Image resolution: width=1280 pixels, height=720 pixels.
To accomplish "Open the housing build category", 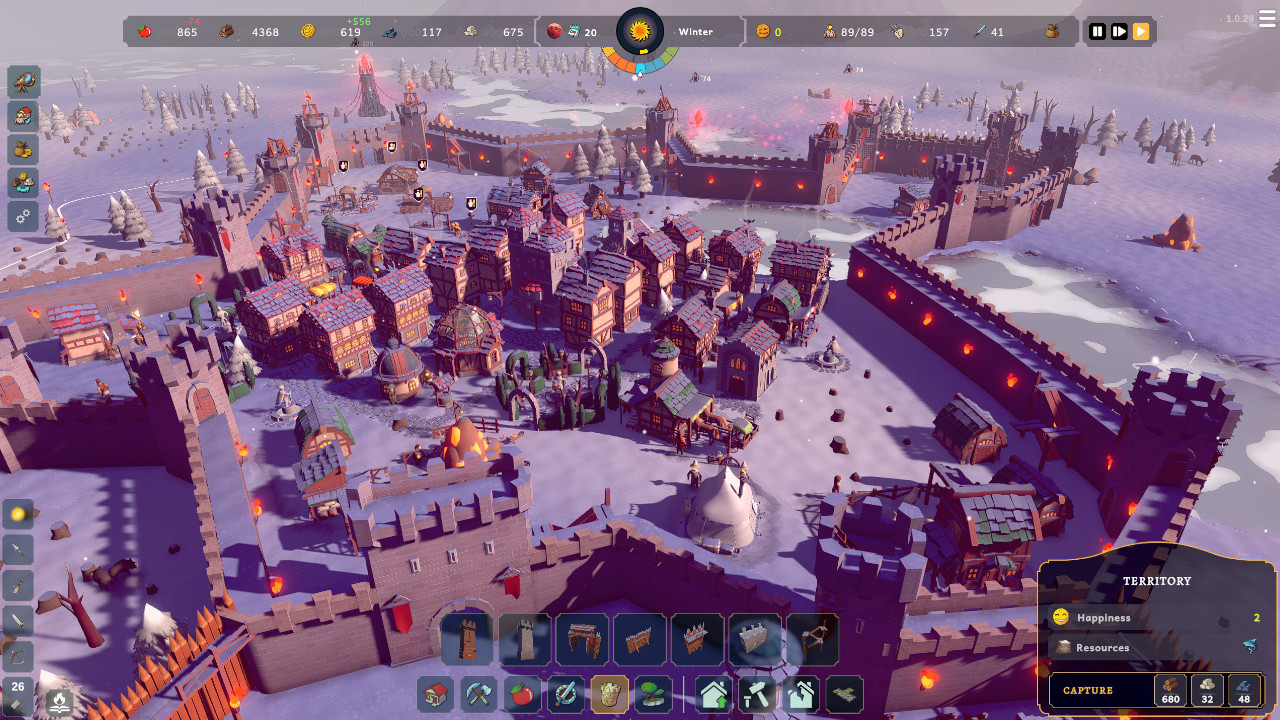I will point(435,695).
